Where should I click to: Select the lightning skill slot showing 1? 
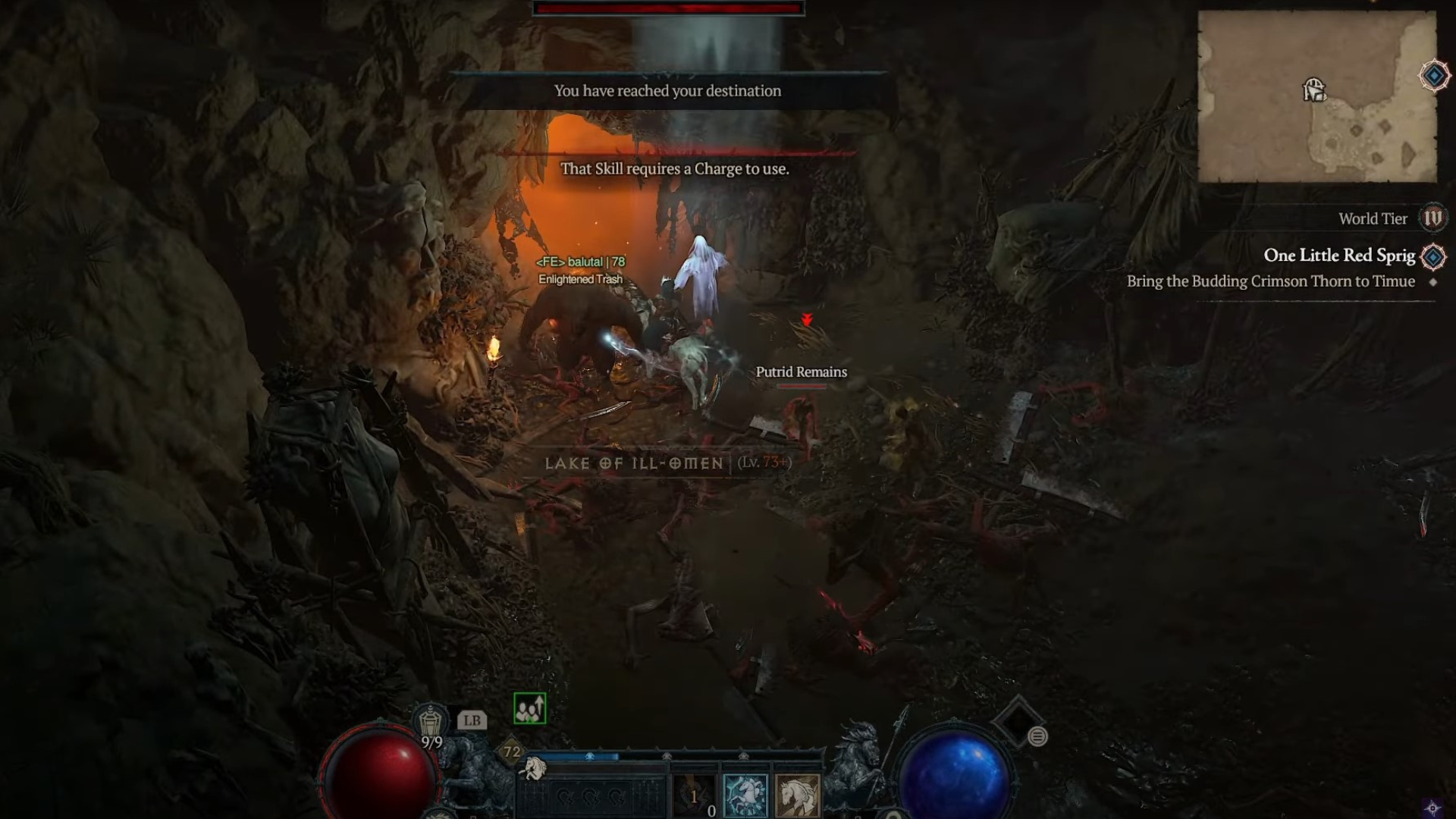click(x=694, y=795)
